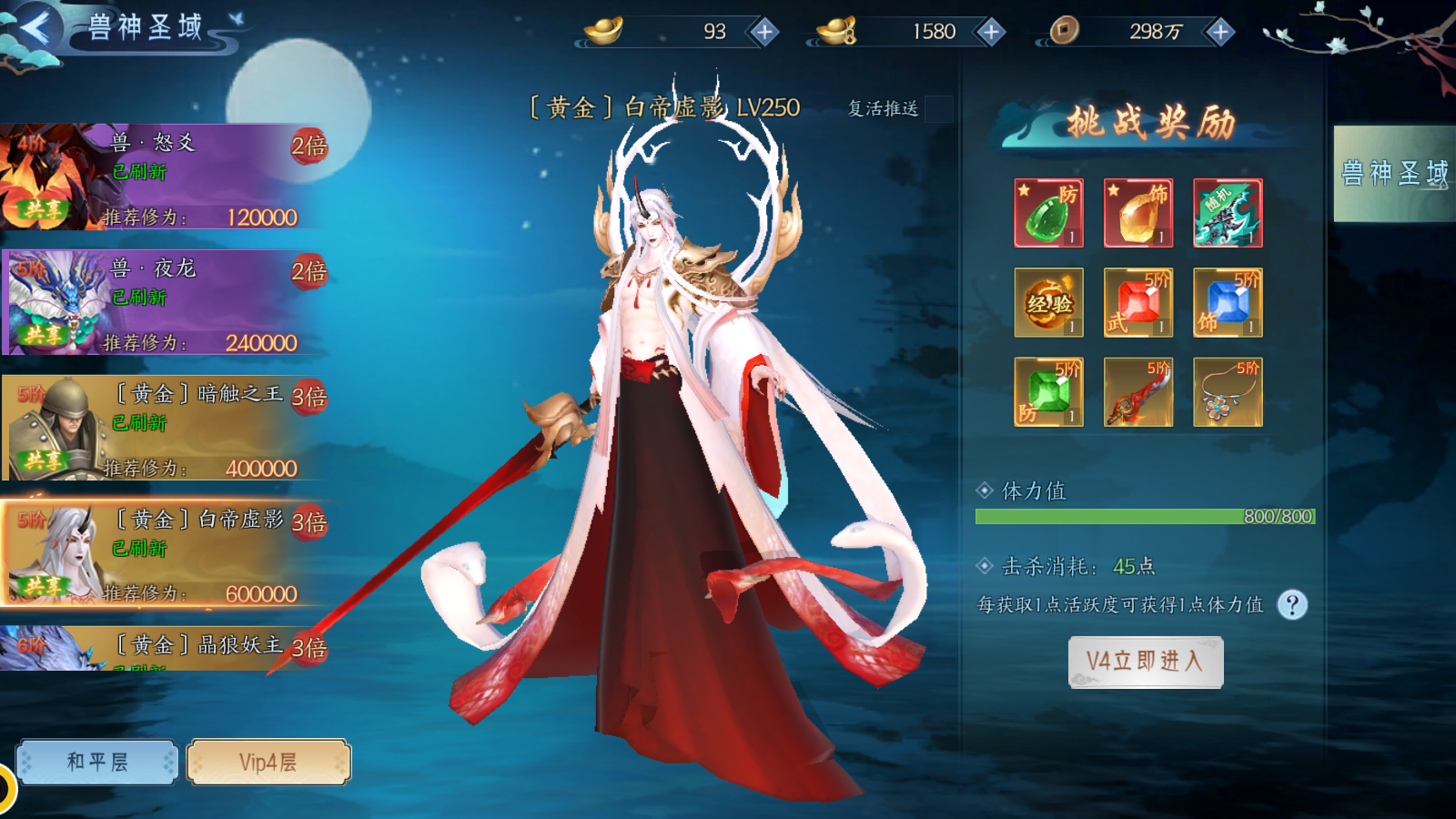
Task: Toggle the 复活推送 checkbox
Action: [x=938, y=109]
